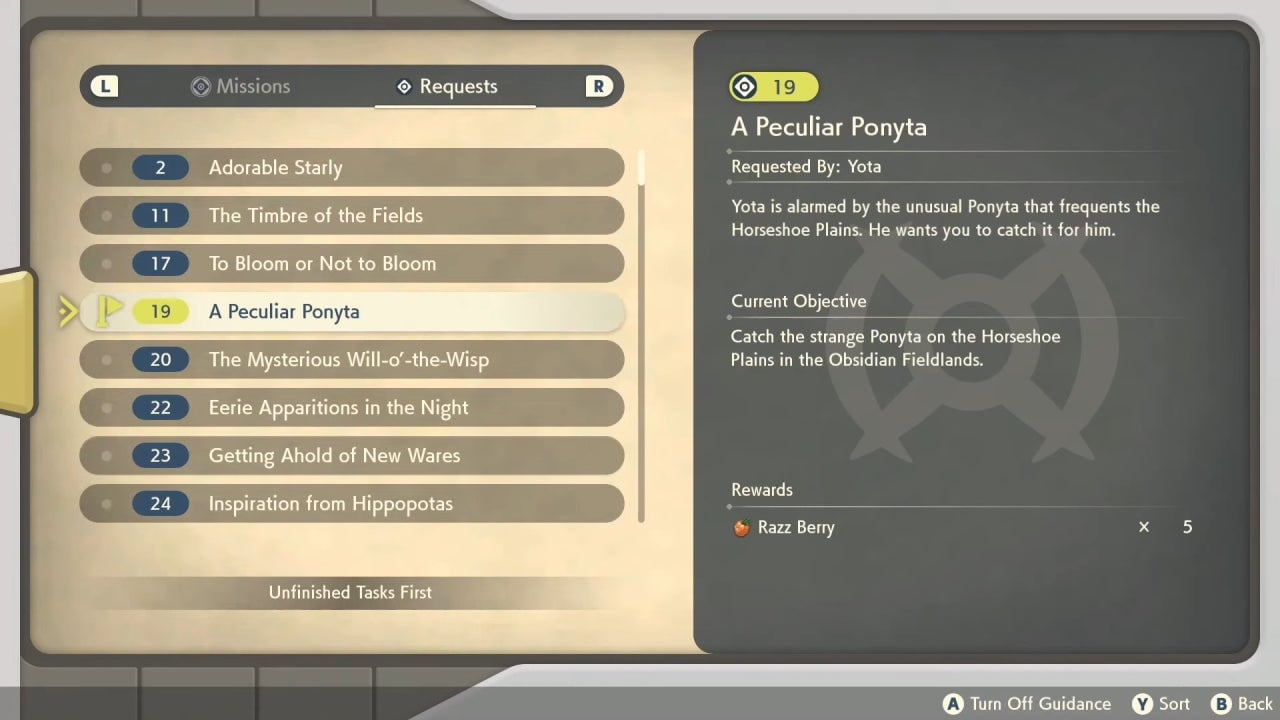Click the R shoulder button indicator

click(598, 86)
